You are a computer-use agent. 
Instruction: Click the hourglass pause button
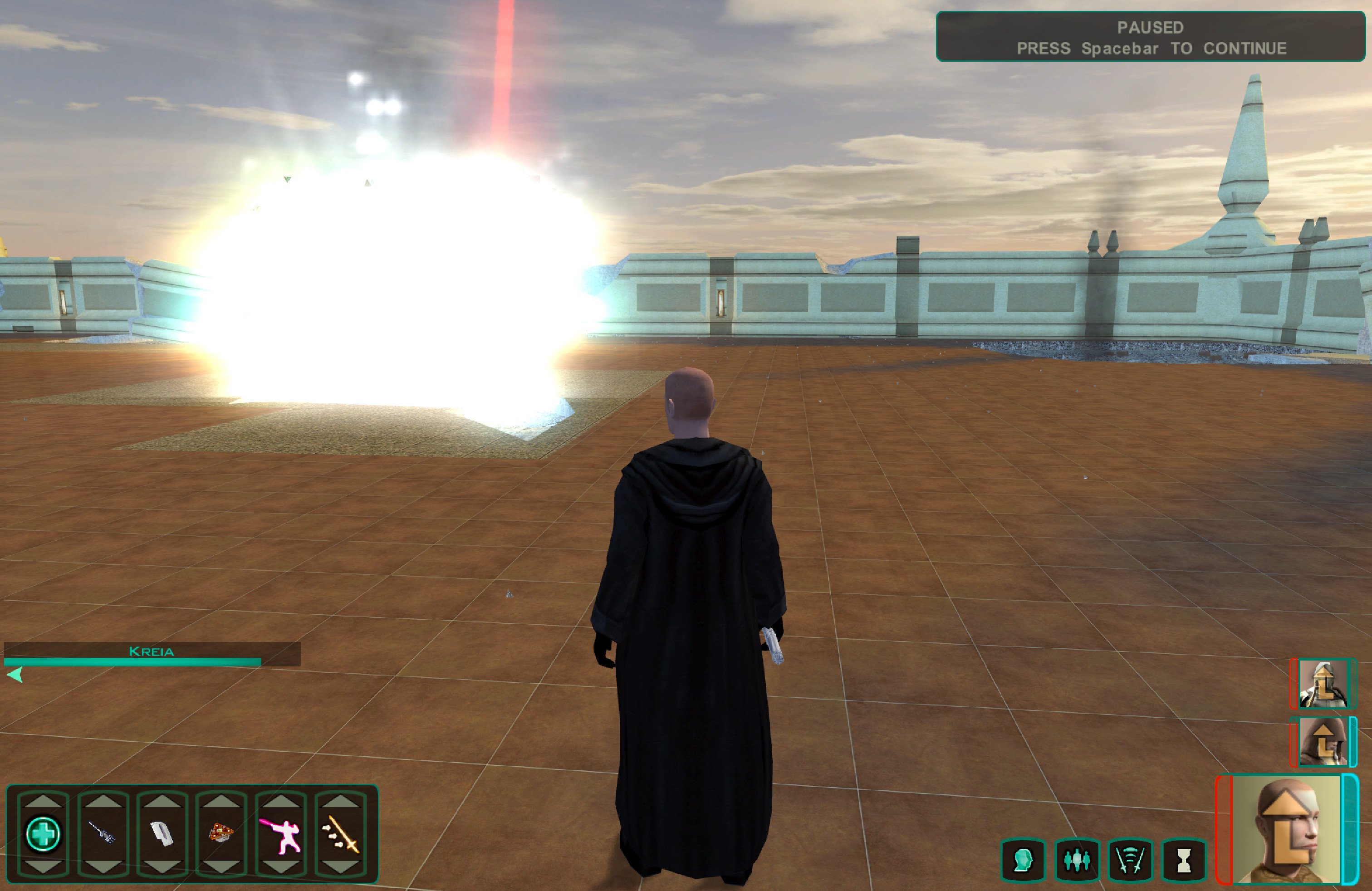click(x=1184, y=861)
